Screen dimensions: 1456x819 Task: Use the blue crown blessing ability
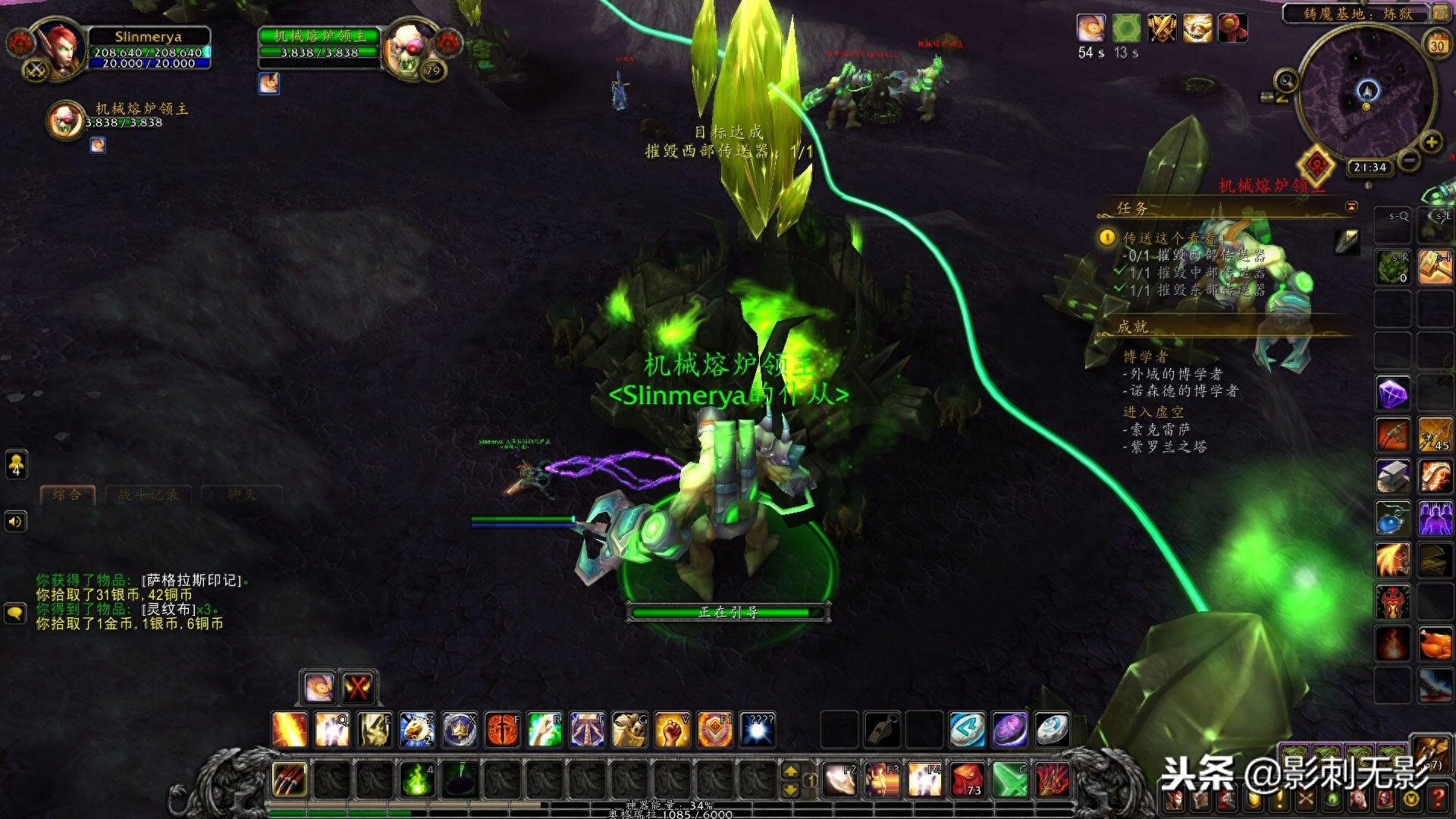click(x=460, y=730)
